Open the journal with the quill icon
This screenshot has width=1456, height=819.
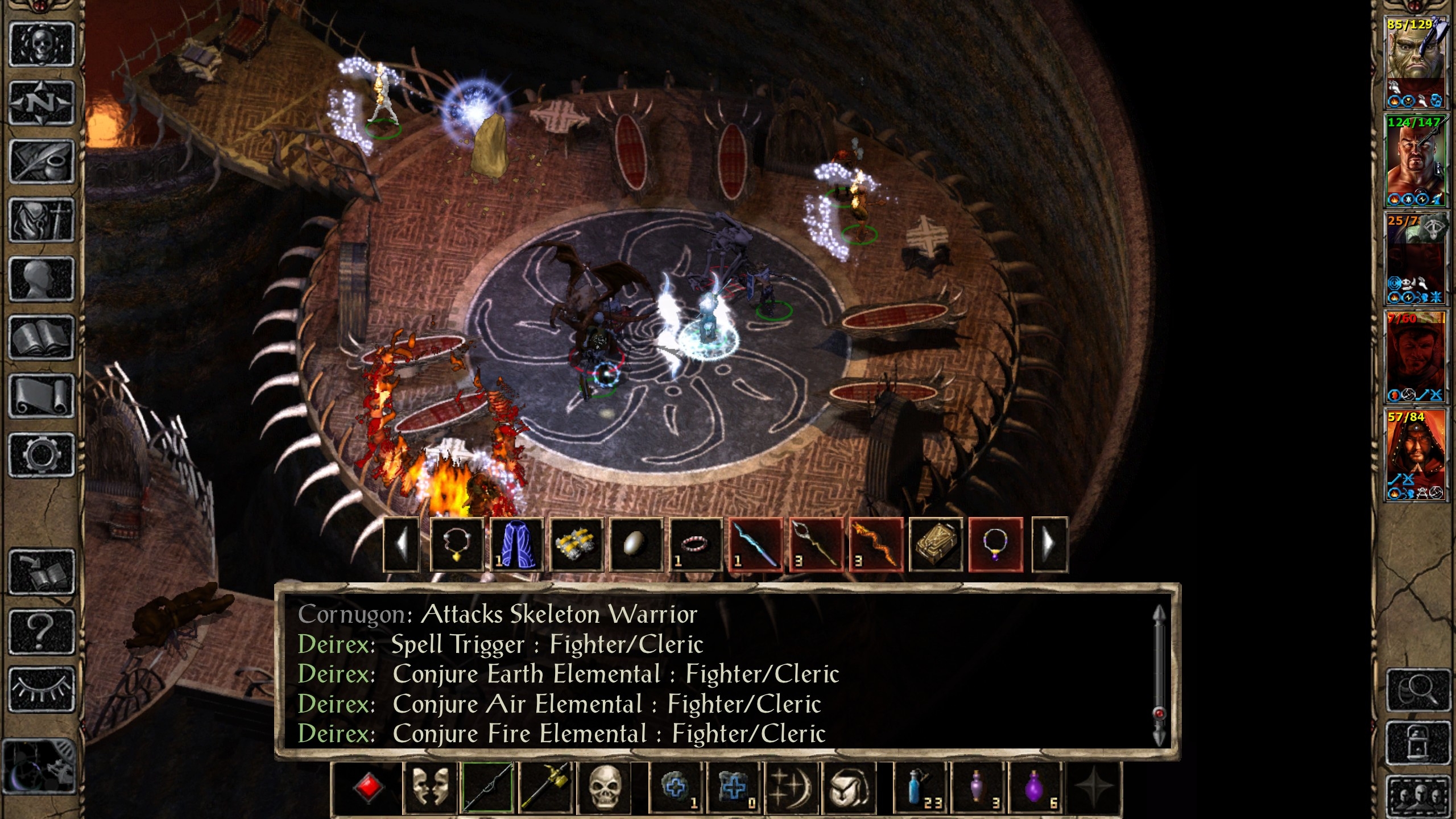coord(42,162)
